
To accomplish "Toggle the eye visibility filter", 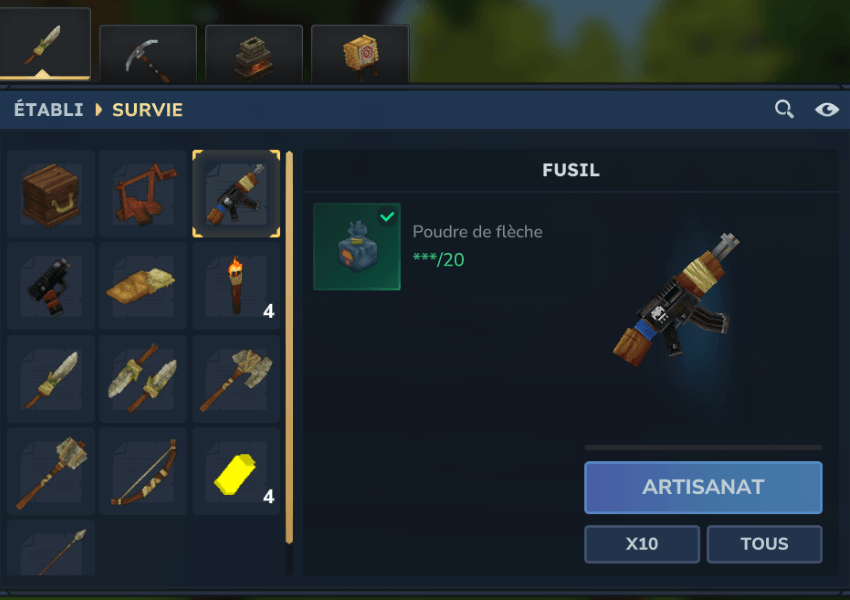I will [826, 109].
